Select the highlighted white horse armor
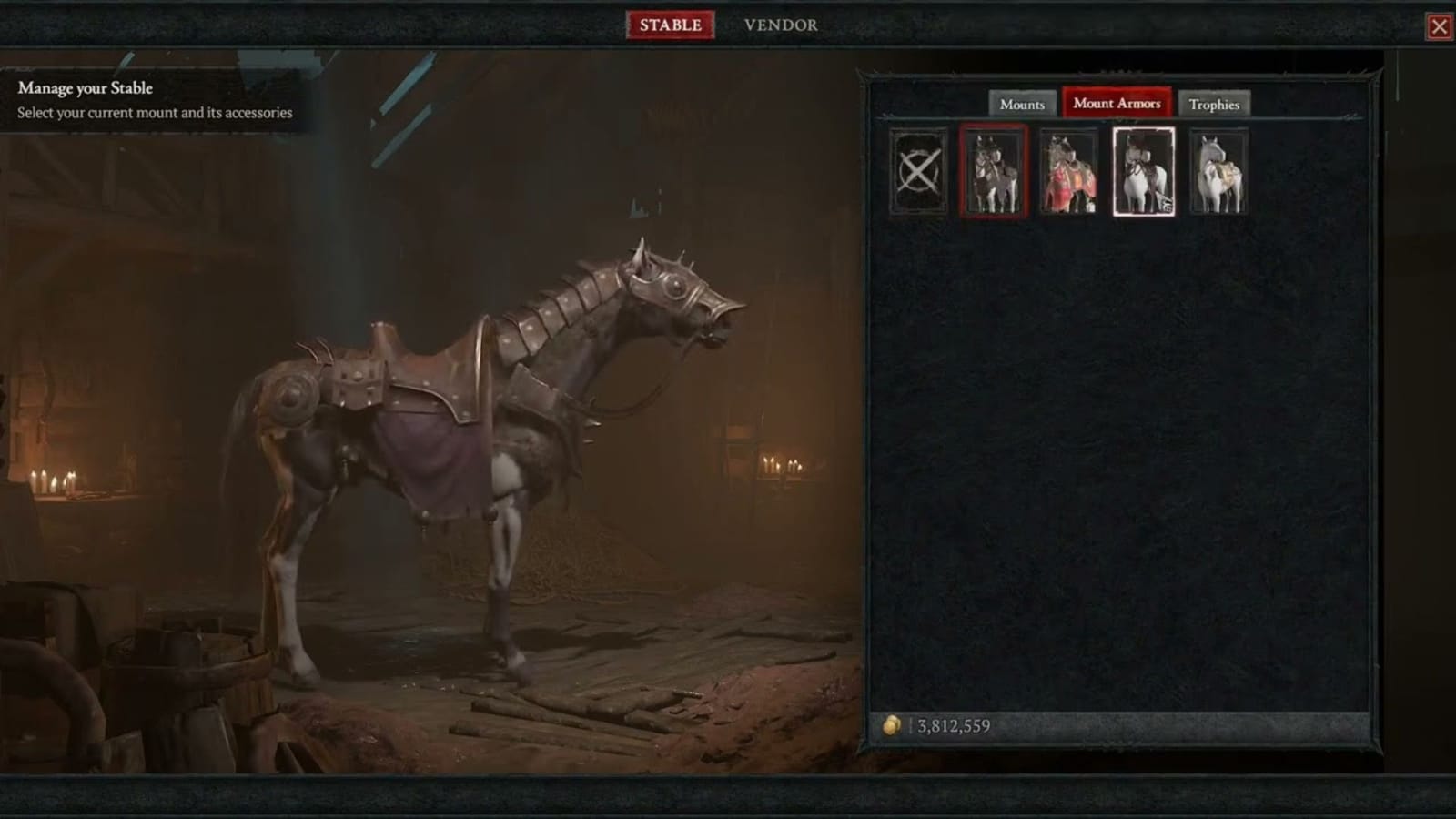This screenshot has height=819, width=1456. tap(1144, 173)
